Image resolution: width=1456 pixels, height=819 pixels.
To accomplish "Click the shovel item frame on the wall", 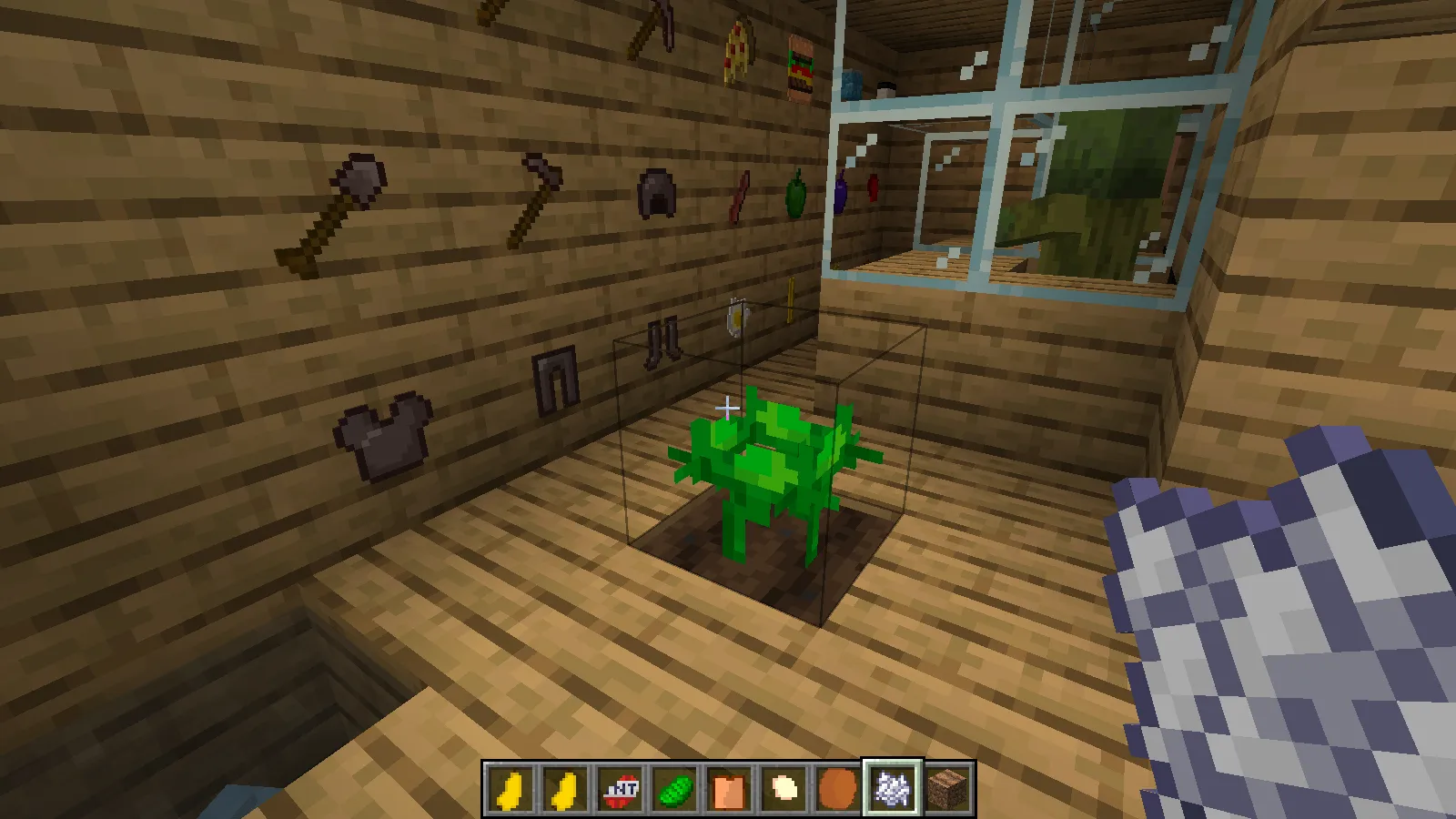I will [x=328, y=209].
